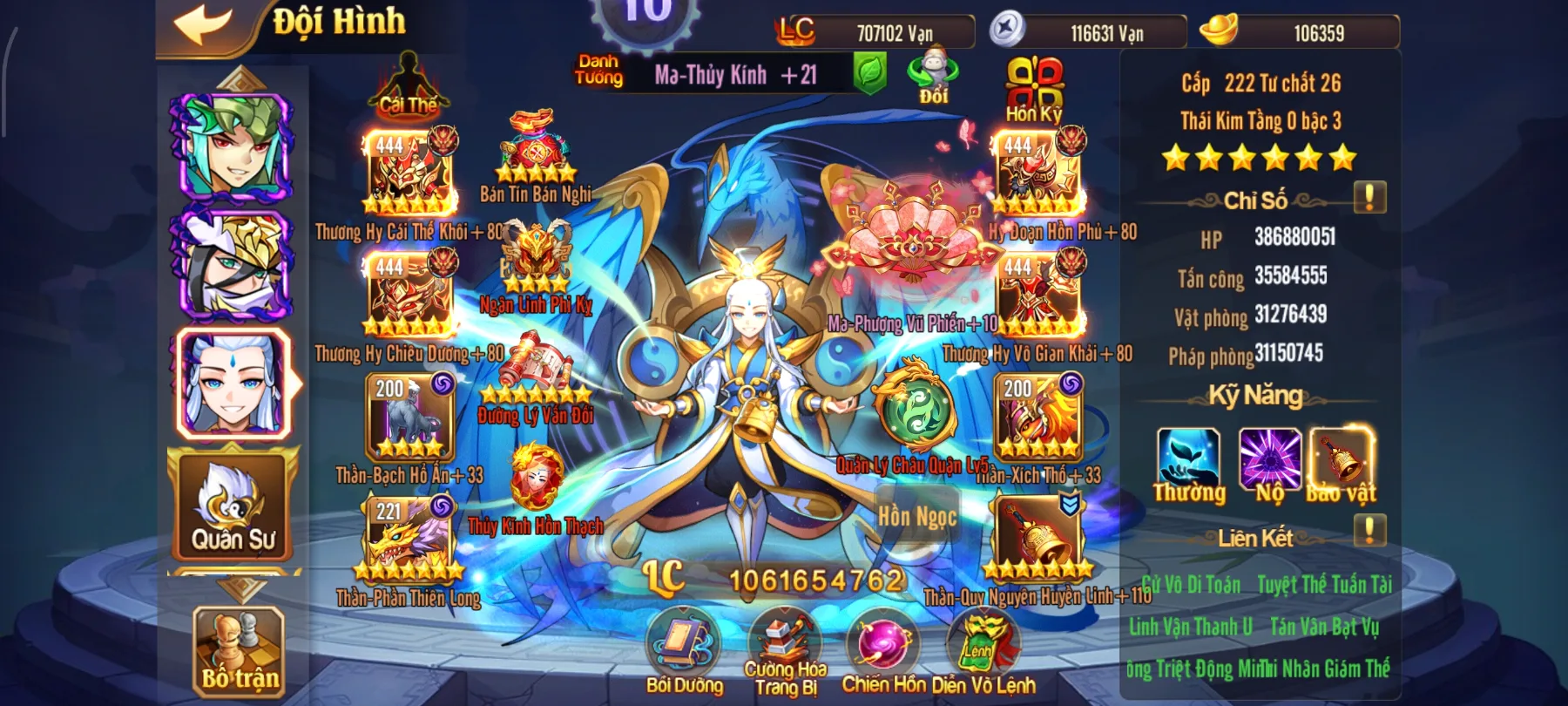View the Nộ rage skill icon
This screenshot has height=706, width=1568.
(1269, 459)
